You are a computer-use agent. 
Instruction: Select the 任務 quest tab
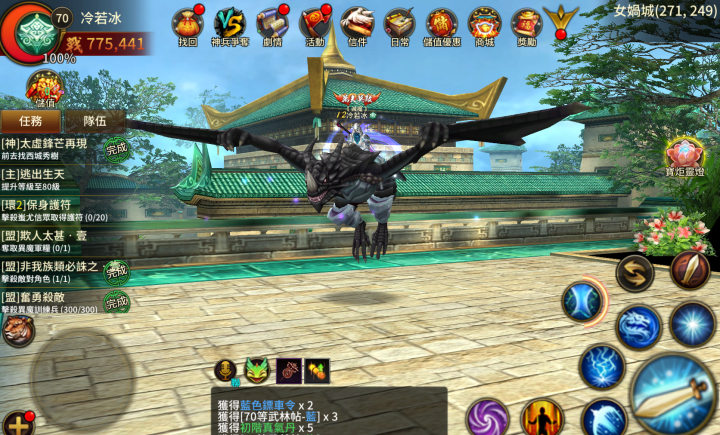[x=30, y=120]
